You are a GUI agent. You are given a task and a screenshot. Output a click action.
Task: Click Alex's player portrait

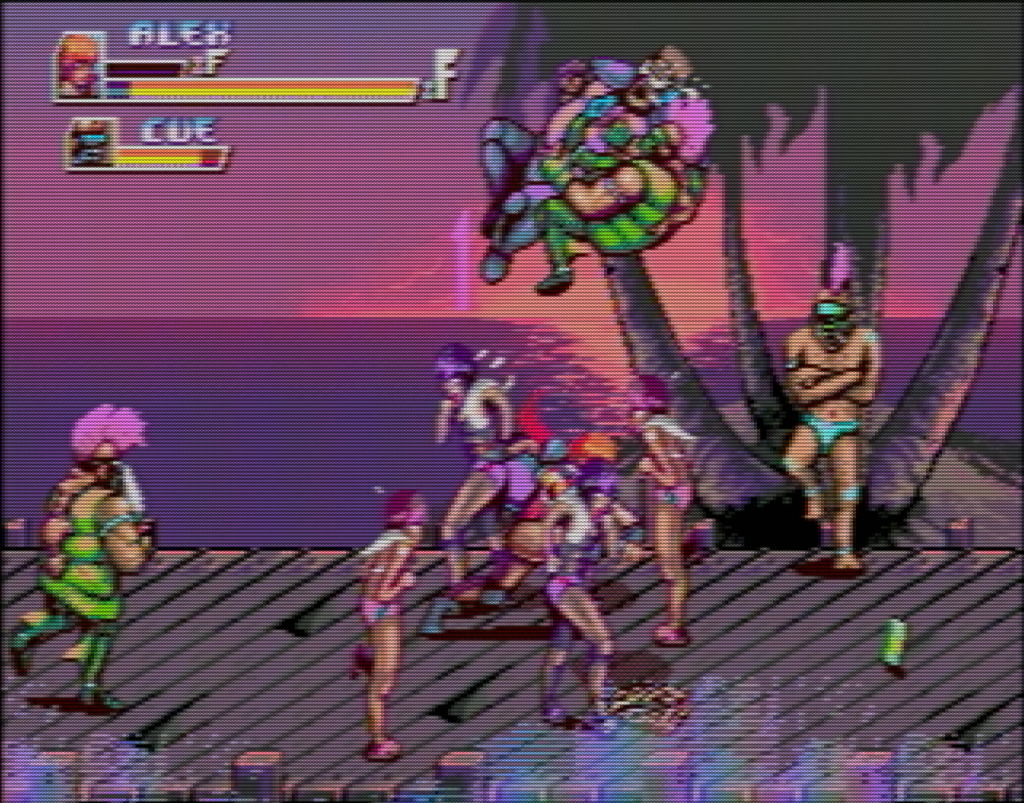point(78,68)
